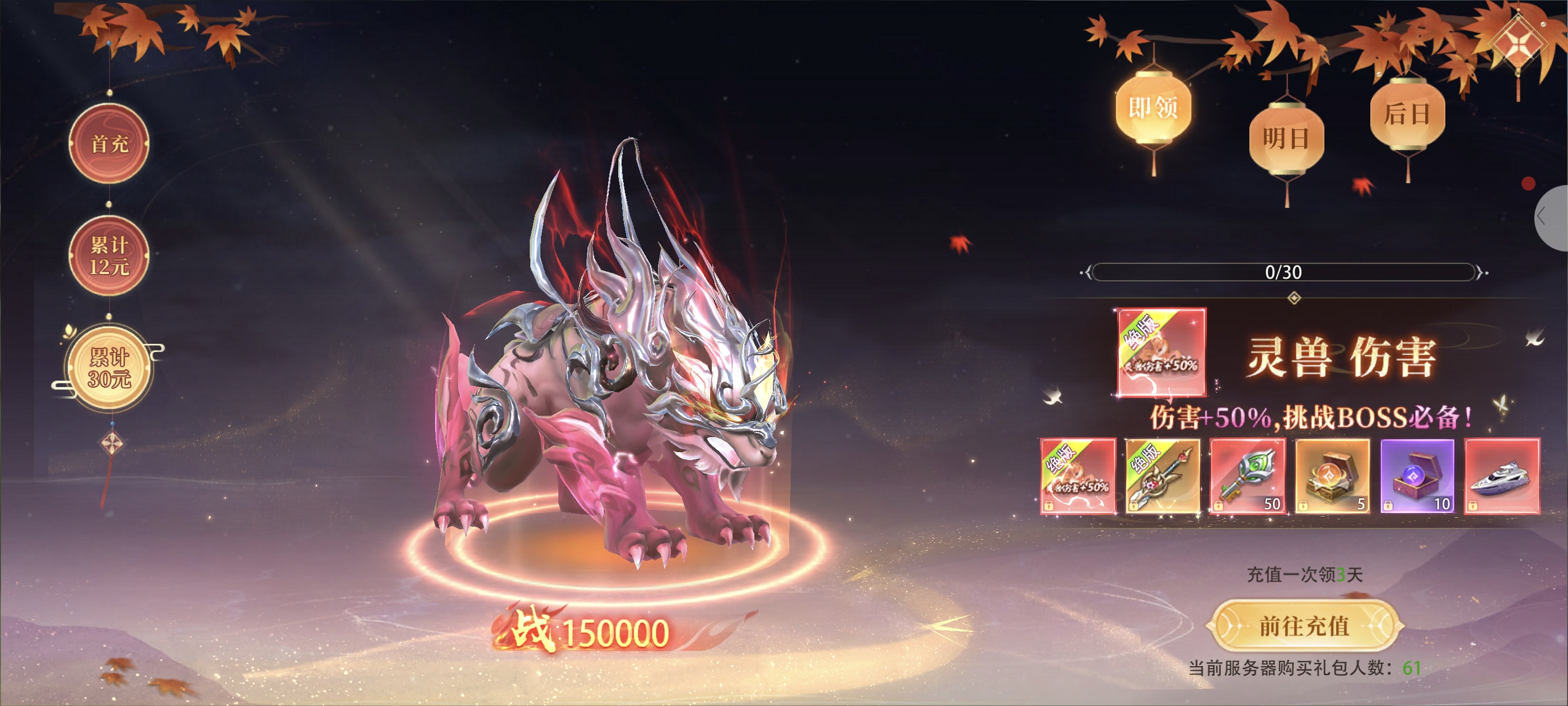The image size is (1568, 706).
Task: Select the 累计30元 tier tab
Action: (110, 368)
